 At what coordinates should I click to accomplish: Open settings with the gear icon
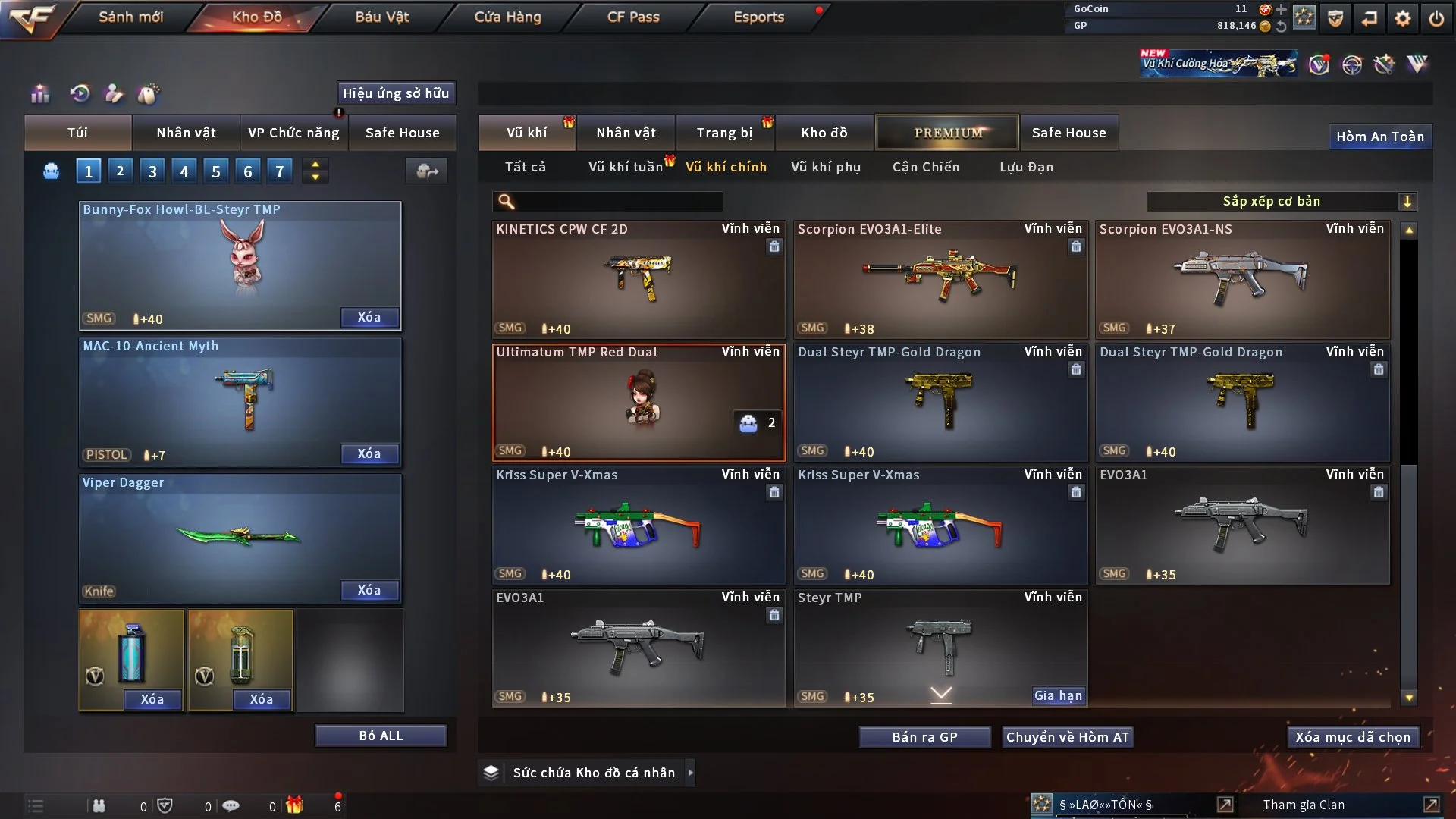coord(1402,17)
